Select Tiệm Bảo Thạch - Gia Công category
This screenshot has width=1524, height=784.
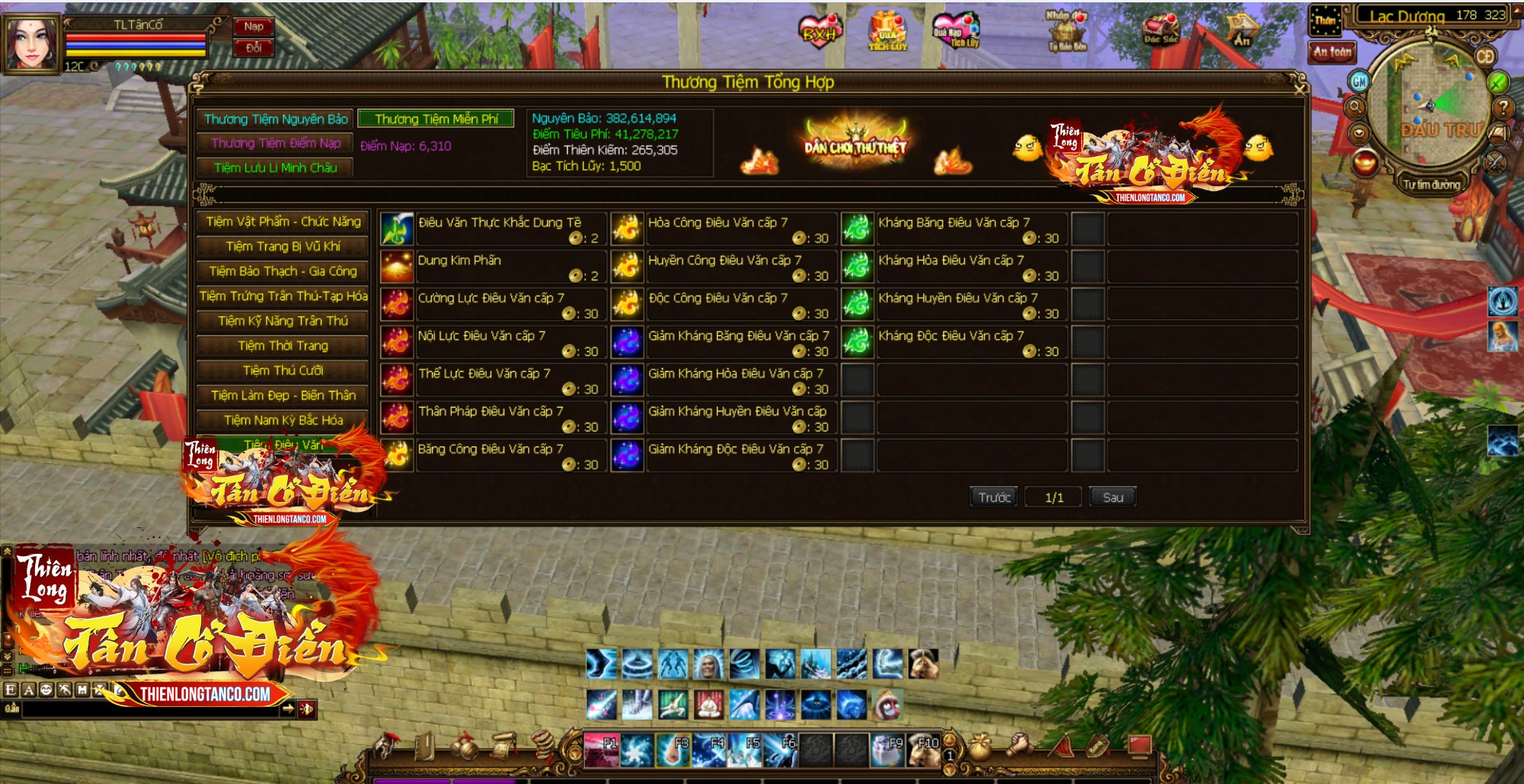[x=283, y=271]
